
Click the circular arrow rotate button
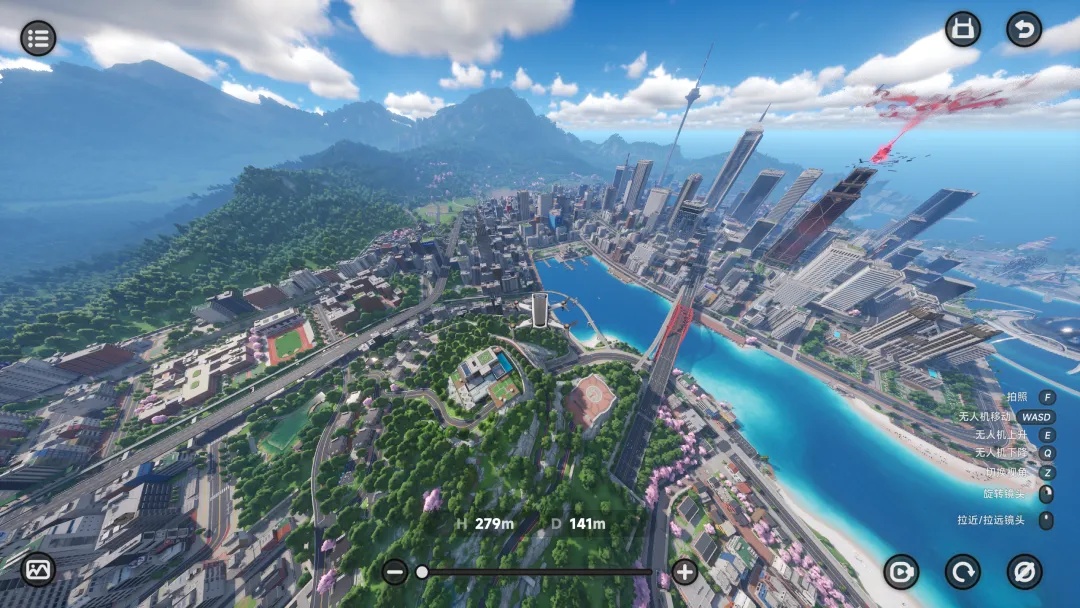(x=962, y=571)
